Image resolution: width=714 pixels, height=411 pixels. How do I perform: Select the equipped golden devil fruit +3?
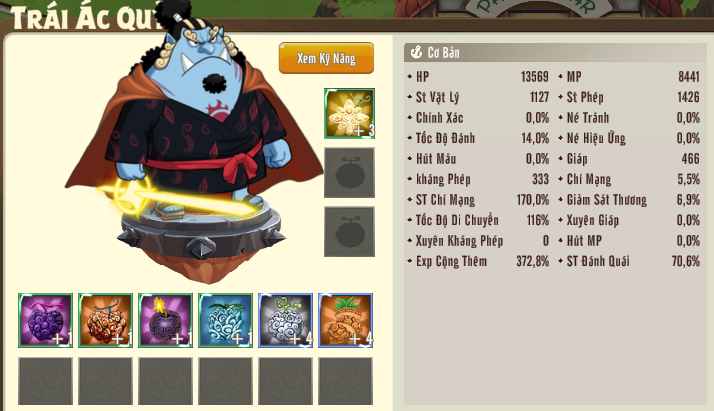coord(349,113)
